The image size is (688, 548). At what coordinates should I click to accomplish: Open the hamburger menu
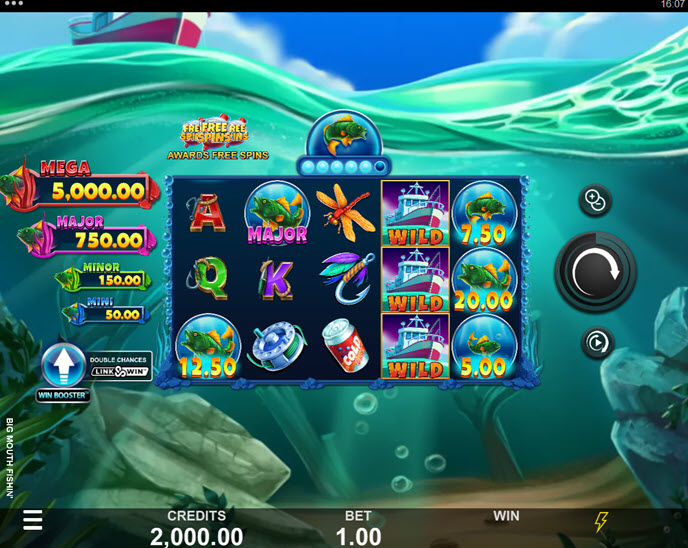pyautogui.click(x=33, y=520)
